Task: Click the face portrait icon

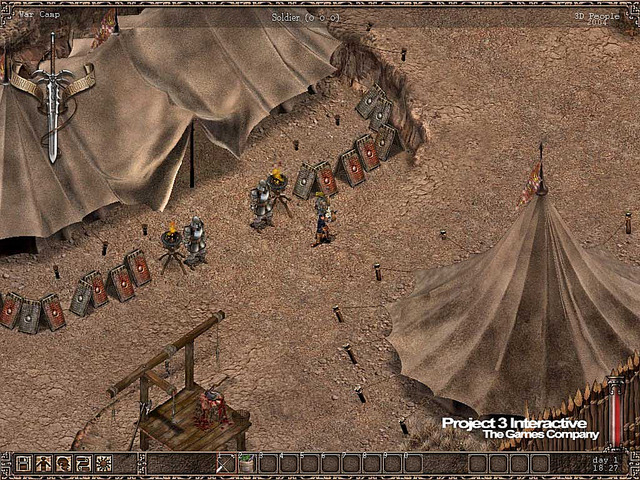Action: coord(63,463)
